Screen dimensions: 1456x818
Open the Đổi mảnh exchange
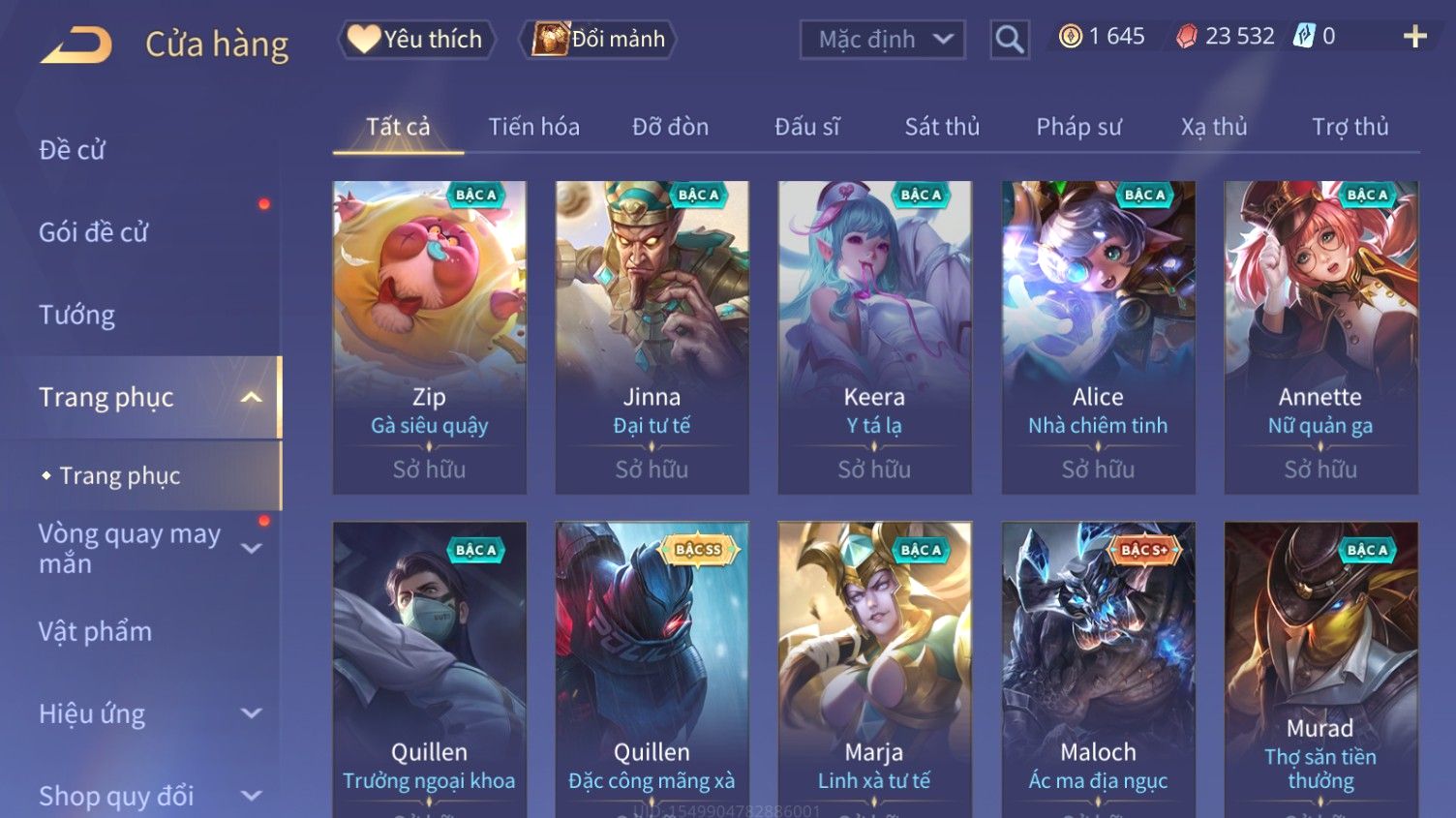click(x=598, y=39)
